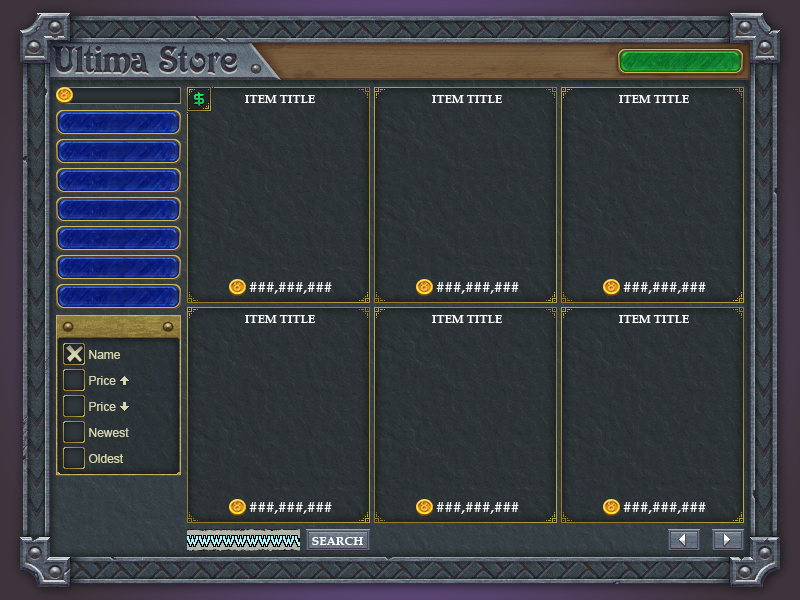This screenshot has width=800, height=600.
Task: Check the Oldest sort option
Action: coord(74,458)
